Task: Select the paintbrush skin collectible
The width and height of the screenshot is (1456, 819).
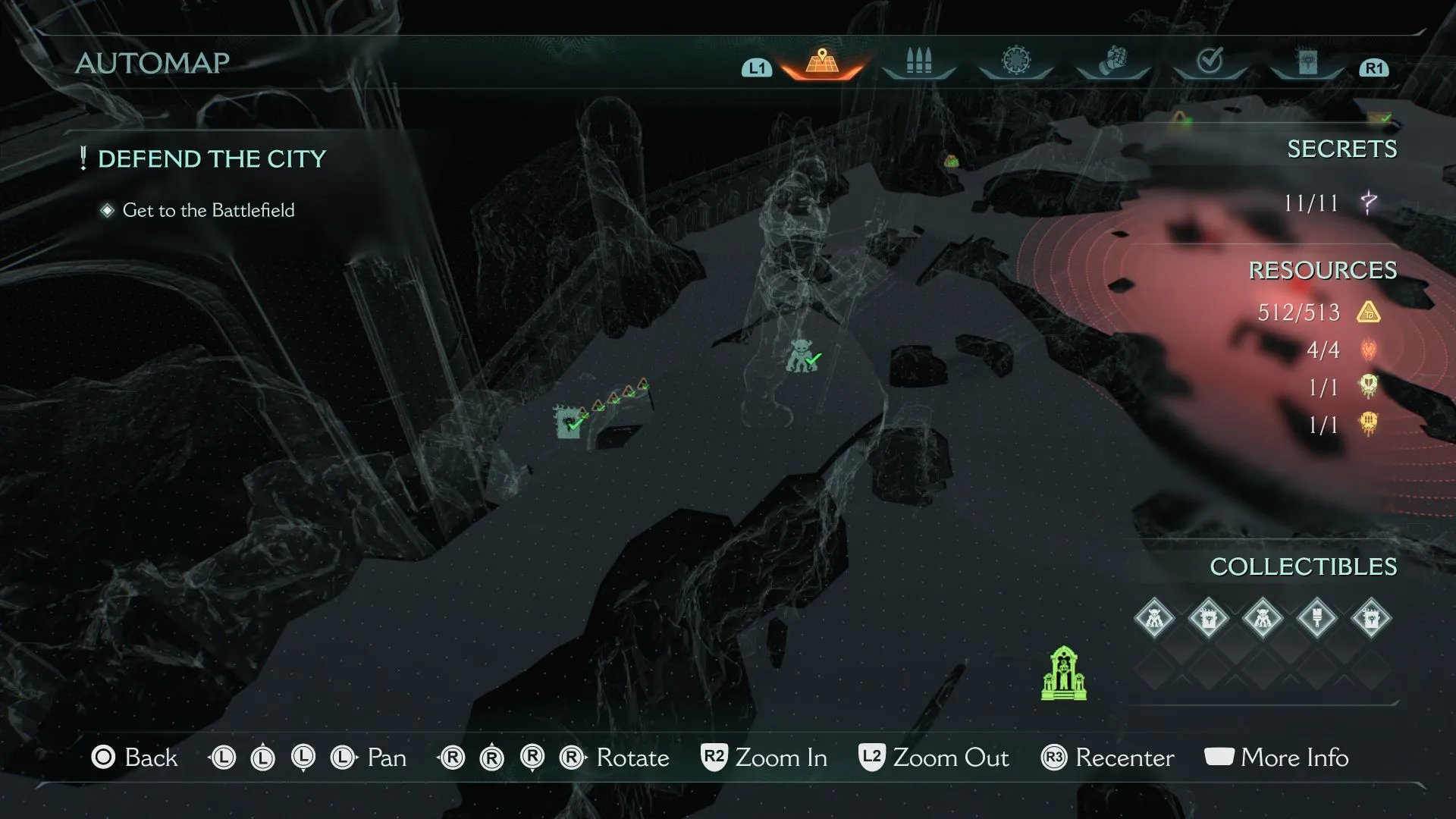Action: pyautogui.click(x=1316, y=618)
